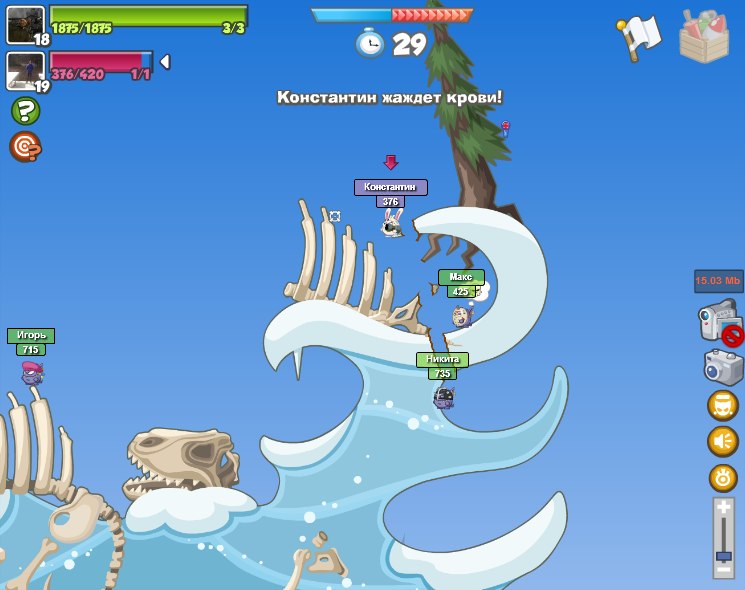Image resolution: width=745 pixels, height=590 pixels.
Task: Take a screenshot with the photo camera icon
Action: (723, 367)
